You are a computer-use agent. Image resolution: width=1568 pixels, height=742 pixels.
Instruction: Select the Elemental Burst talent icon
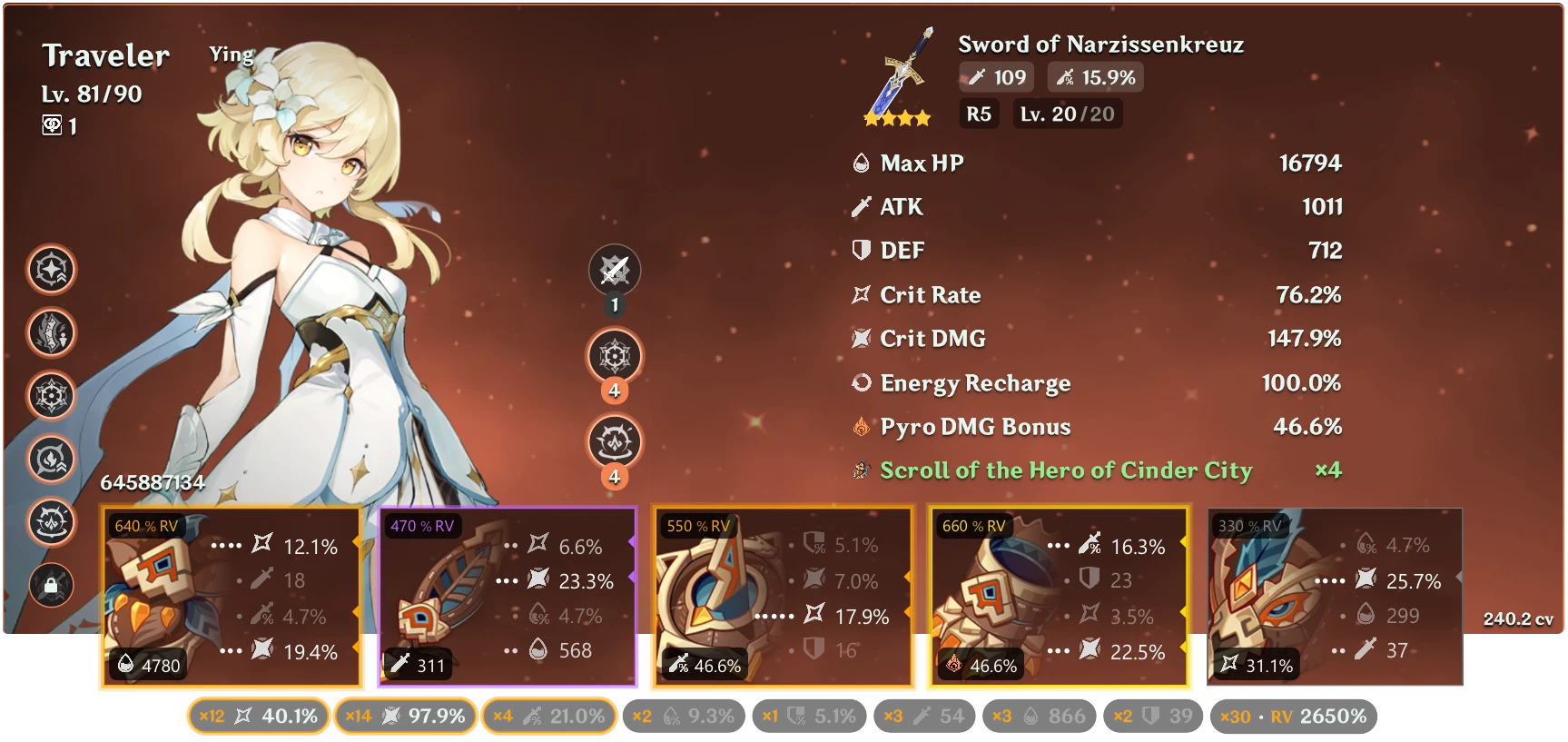pos(616,442)
